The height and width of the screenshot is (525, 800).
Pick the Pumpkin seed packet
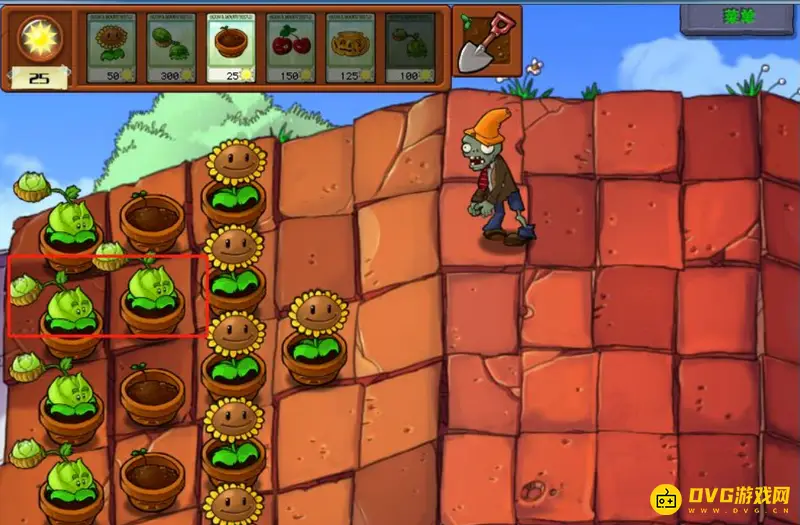click(x=352, y=47)
